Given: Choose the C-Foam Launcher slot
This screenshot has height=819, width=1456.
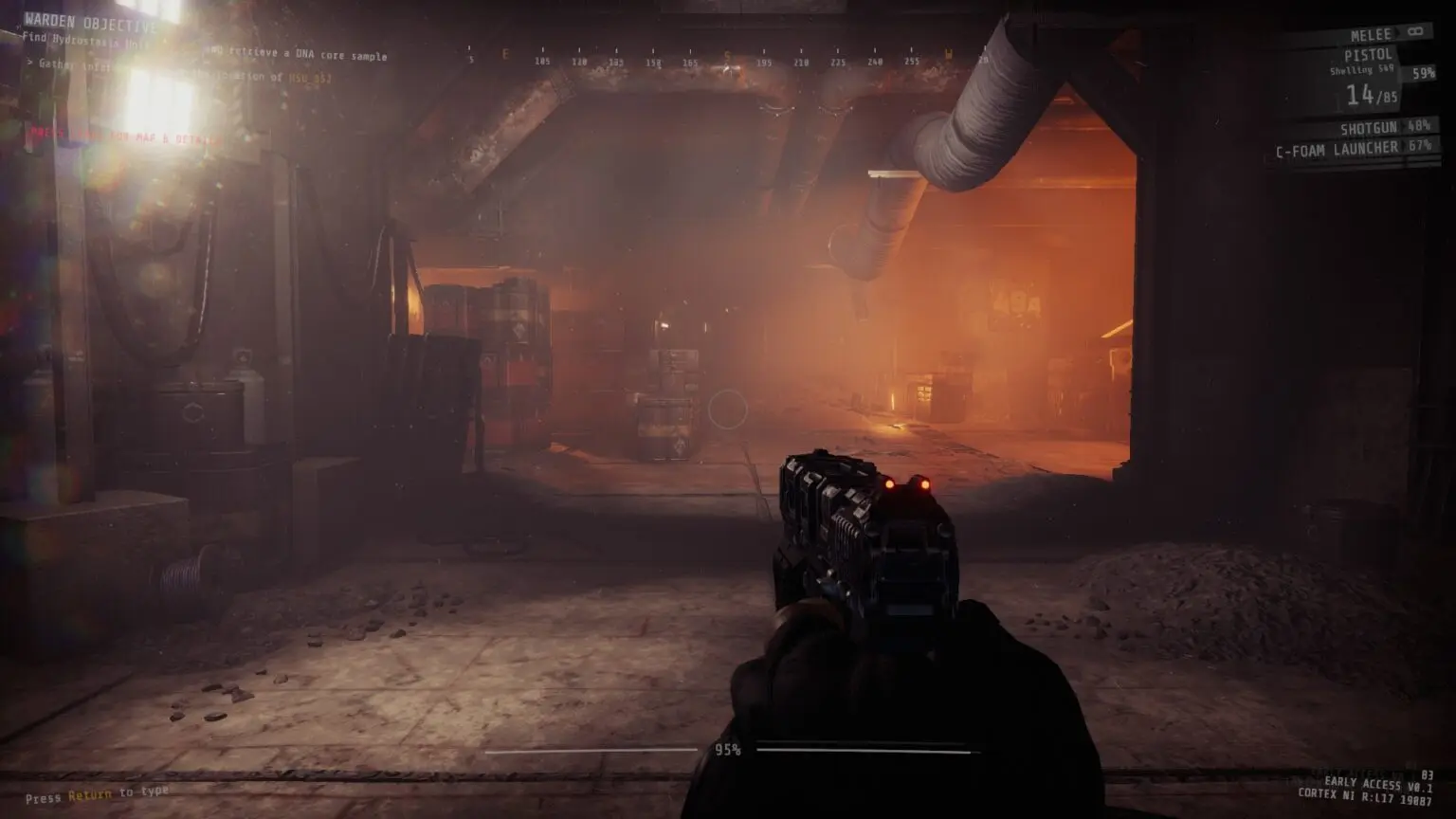Looking at the screenshot, I should (x=1338, y=149).
